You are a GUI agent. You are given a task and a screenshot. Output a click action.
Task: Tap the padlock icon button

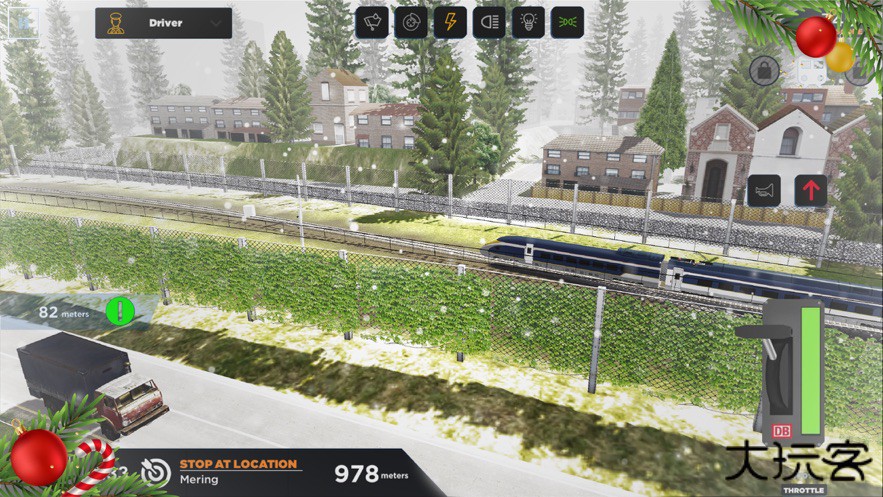pos(764,70)
